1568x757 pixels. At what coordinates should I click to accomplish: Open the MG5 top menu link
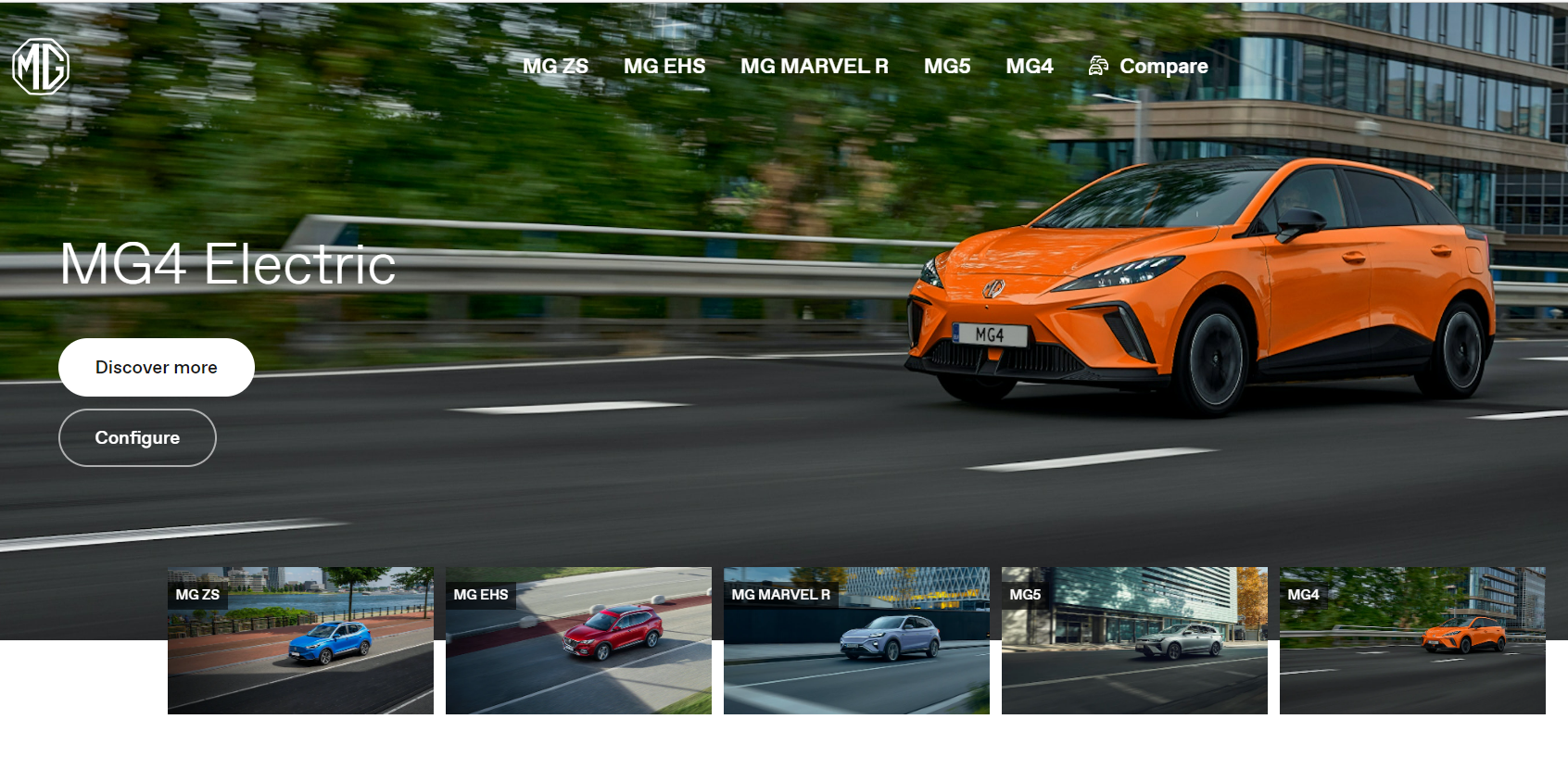point(946,67)
